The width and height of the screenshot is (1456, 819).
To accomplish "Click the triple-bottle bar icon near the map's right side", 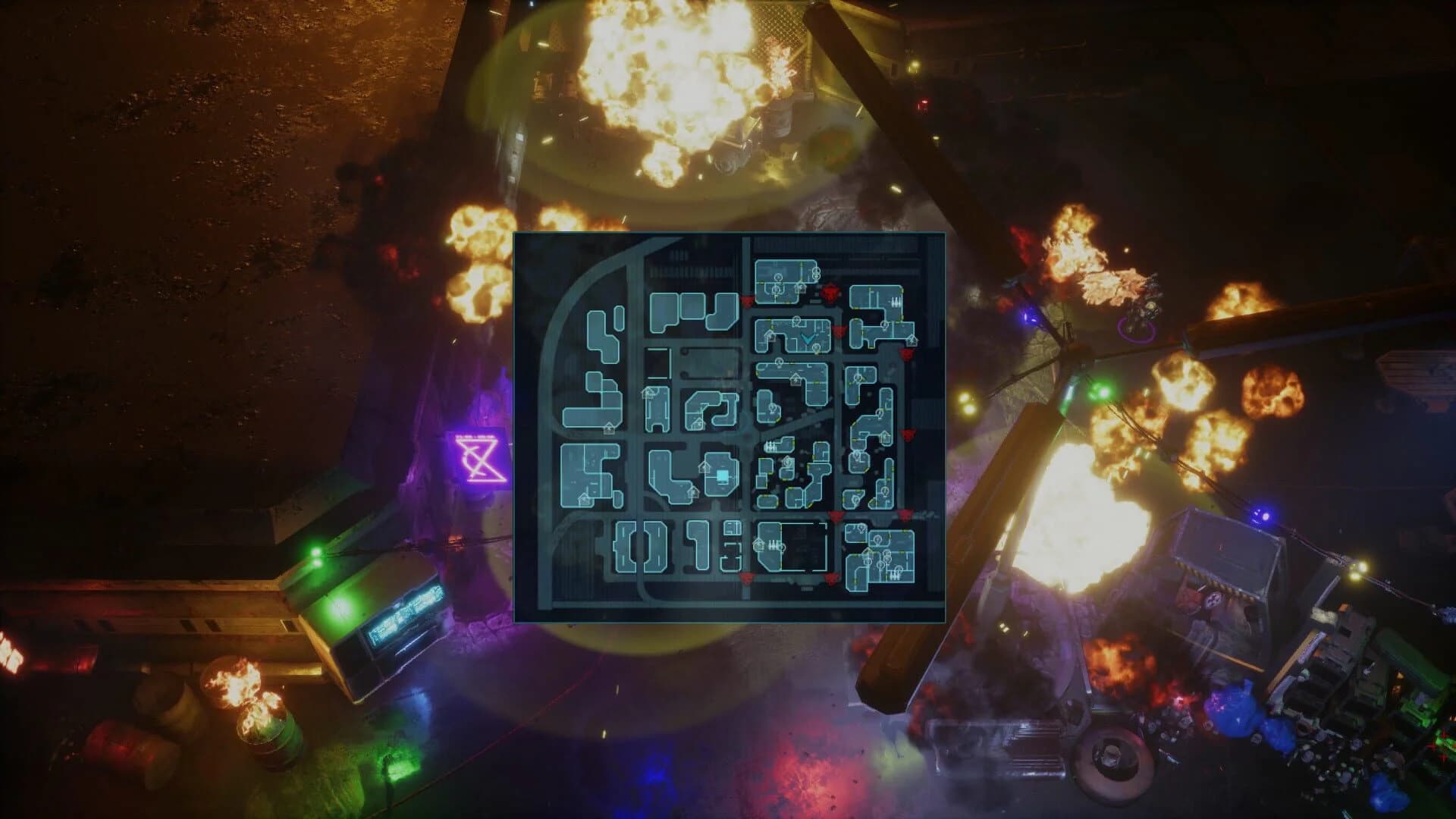I will click(x=896, y=301).
